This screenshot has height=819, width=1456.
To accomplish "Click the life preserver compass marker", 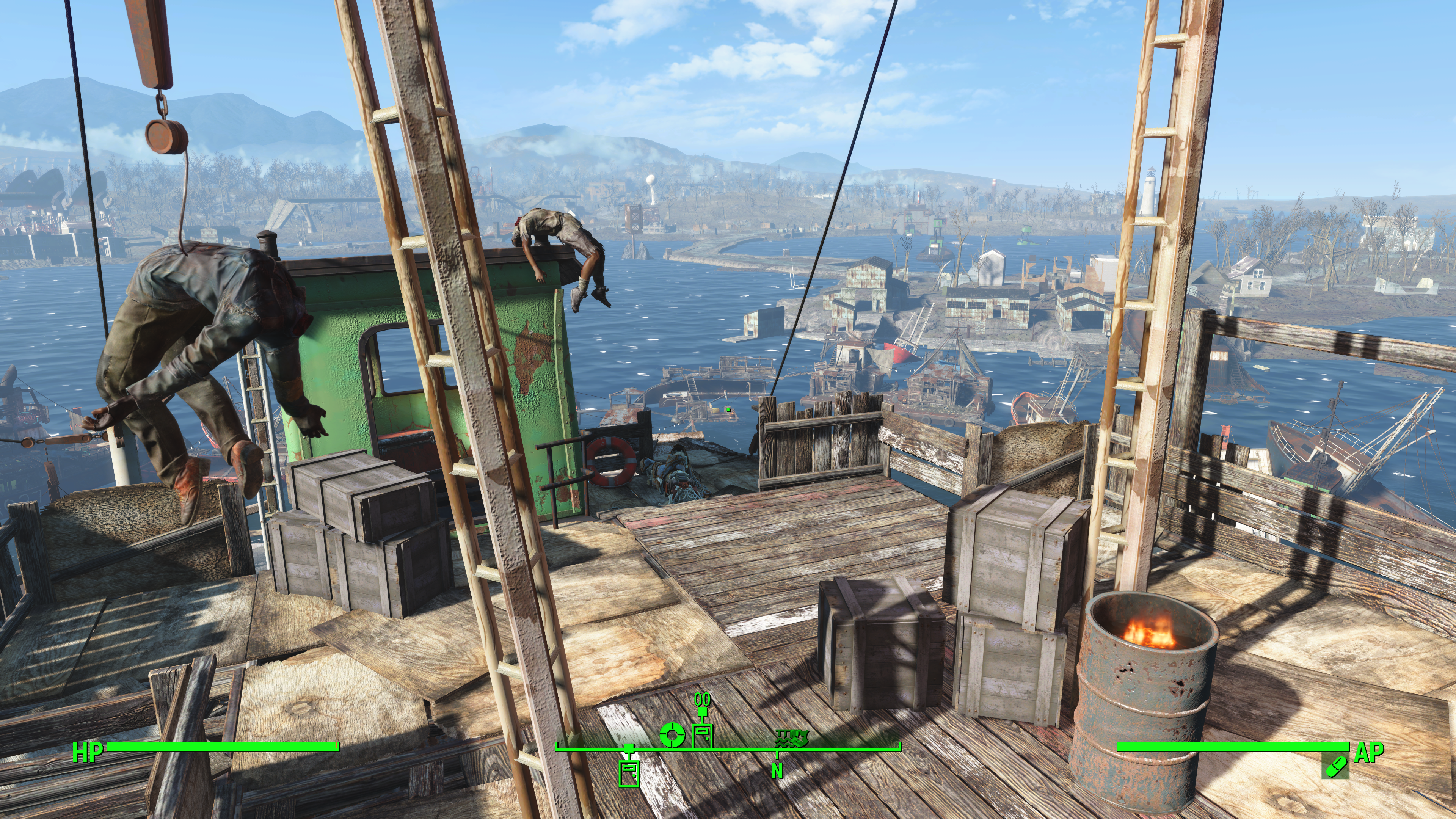I will [x=672, y=735].
